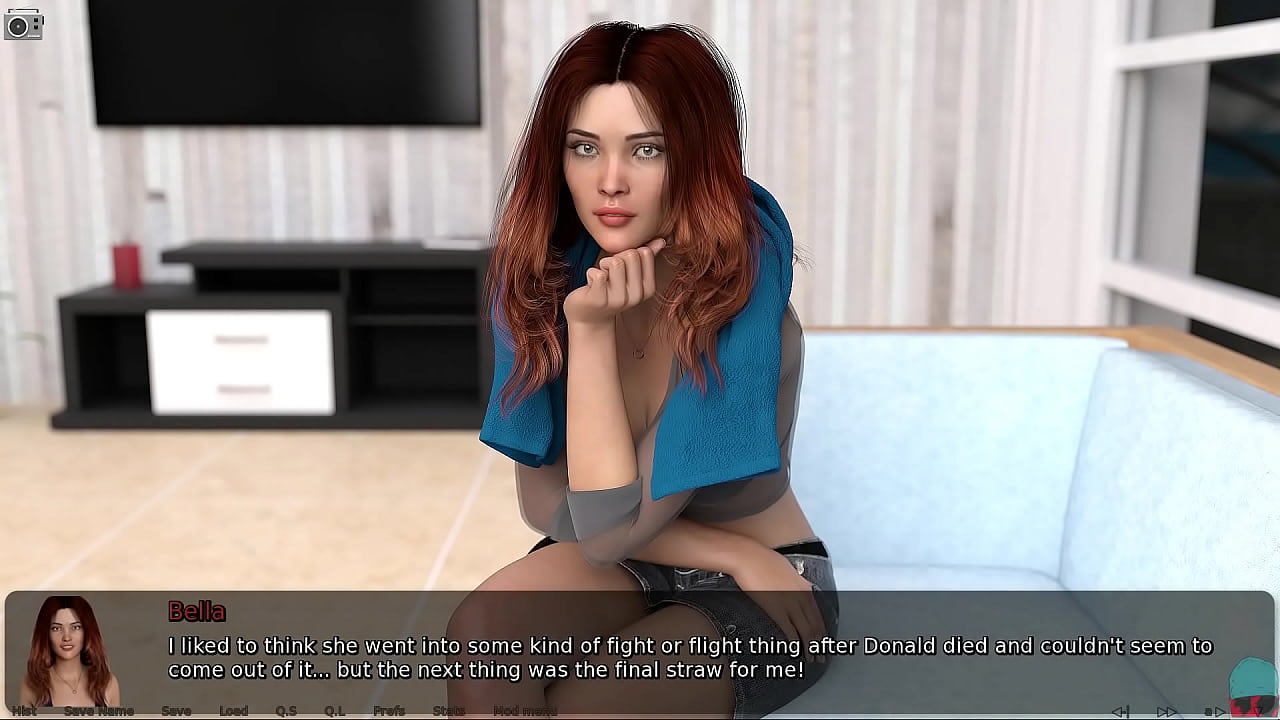Image resolution: width=1280 pixels, height=720 pixels.
Task: Activate the fast-forward skip arrows
Action: pos(1166,711)
